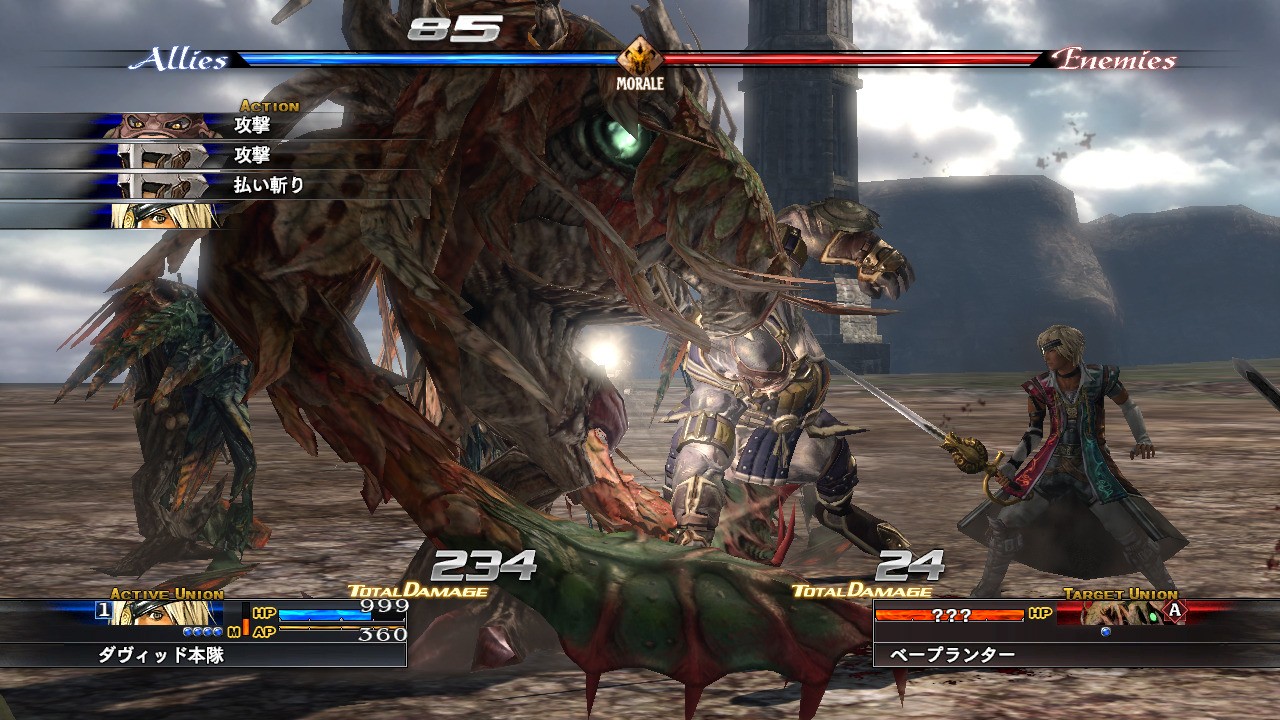
Task: Click the MORALE emblem icon at top center
Action: tap(641, 55)
